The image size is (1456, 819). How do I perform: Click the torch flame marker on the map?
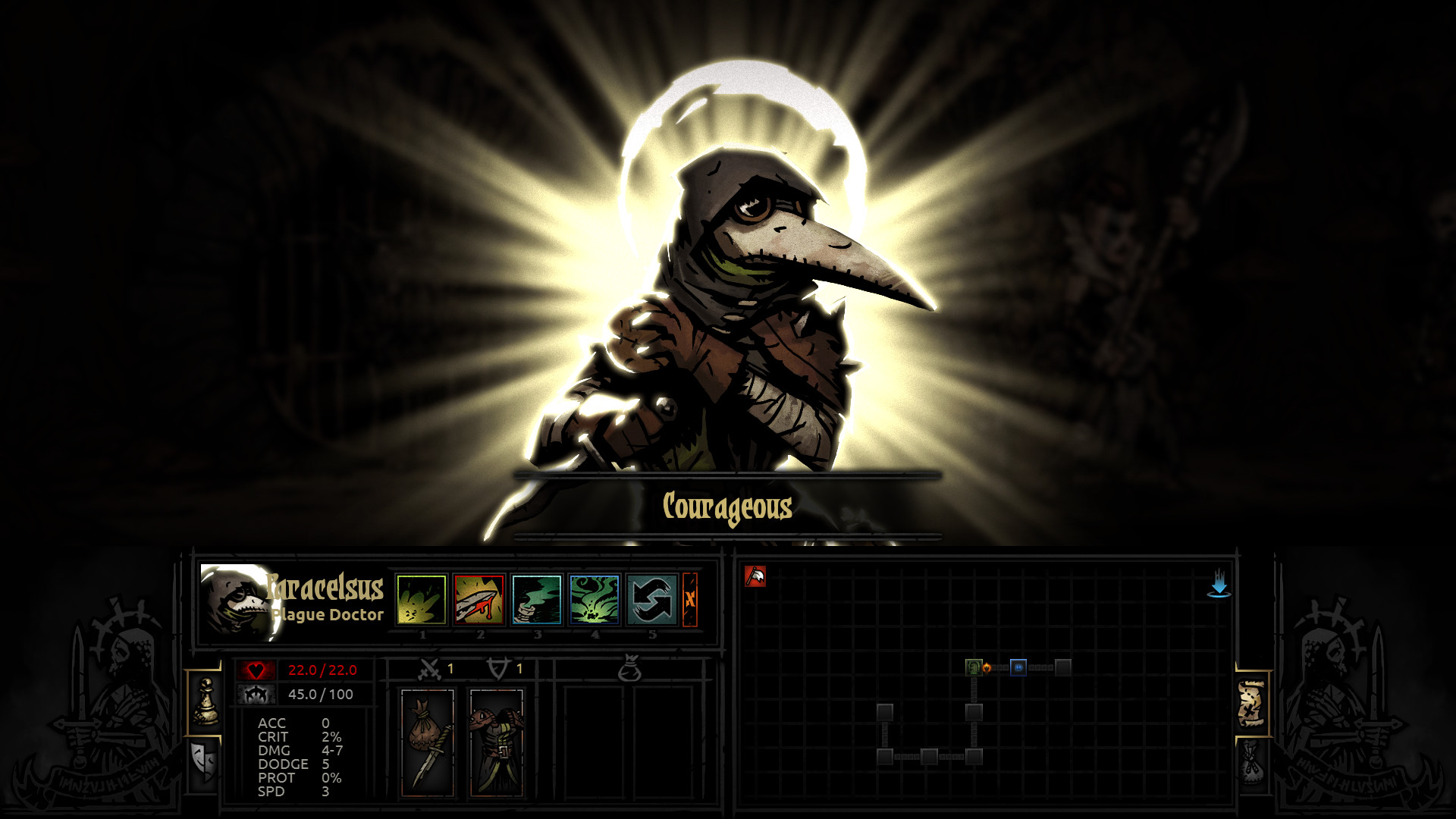coord(986,667)
